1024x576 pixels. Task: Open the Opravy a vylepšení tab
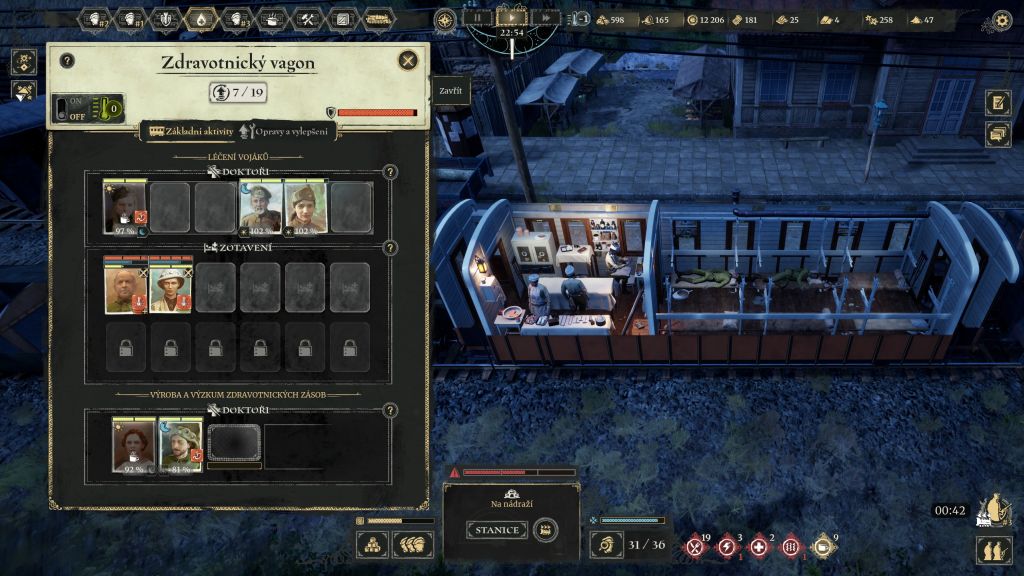tap(287, 130)
